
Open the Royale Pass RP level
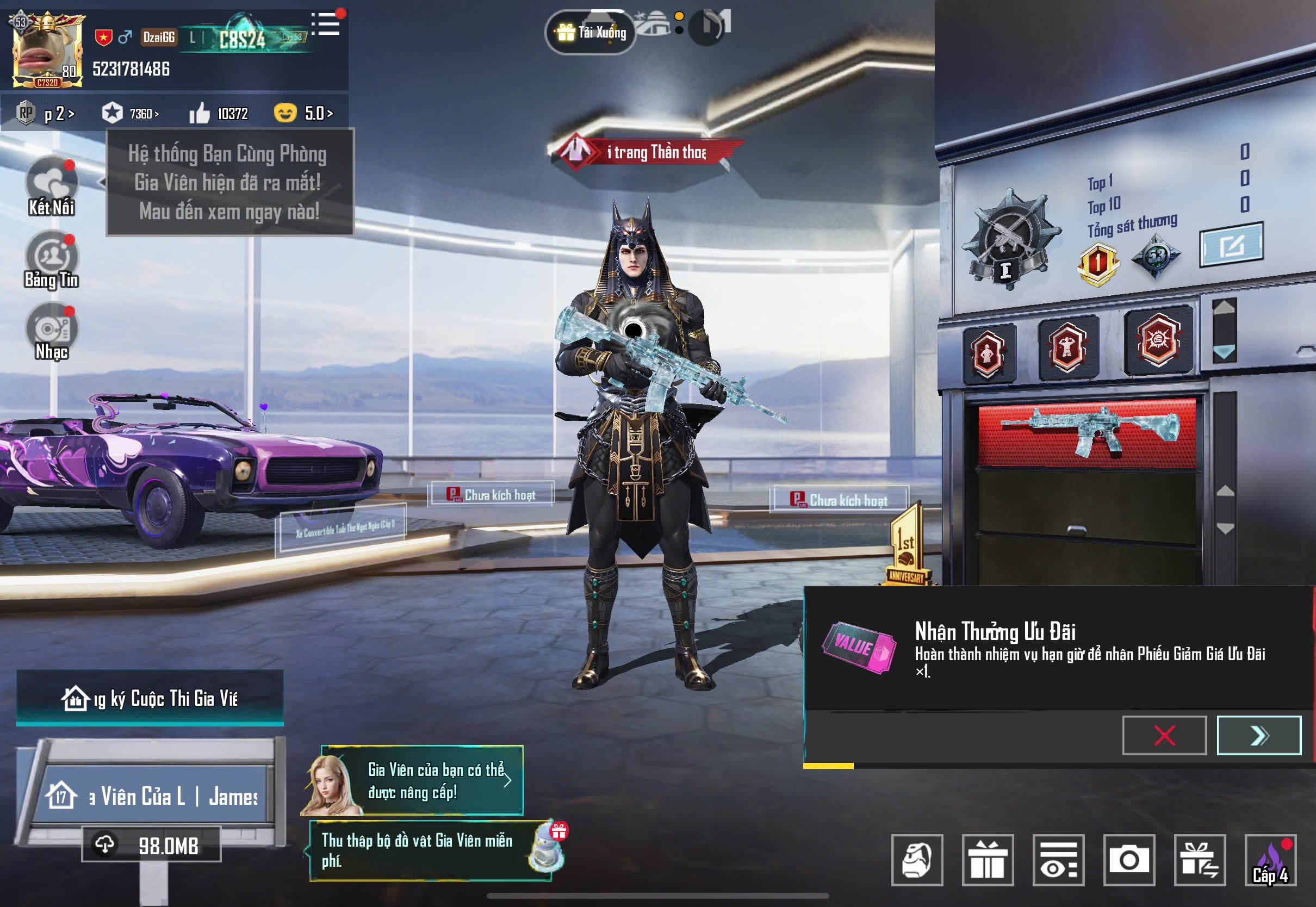pyautogui.click(x=46, y=114)
